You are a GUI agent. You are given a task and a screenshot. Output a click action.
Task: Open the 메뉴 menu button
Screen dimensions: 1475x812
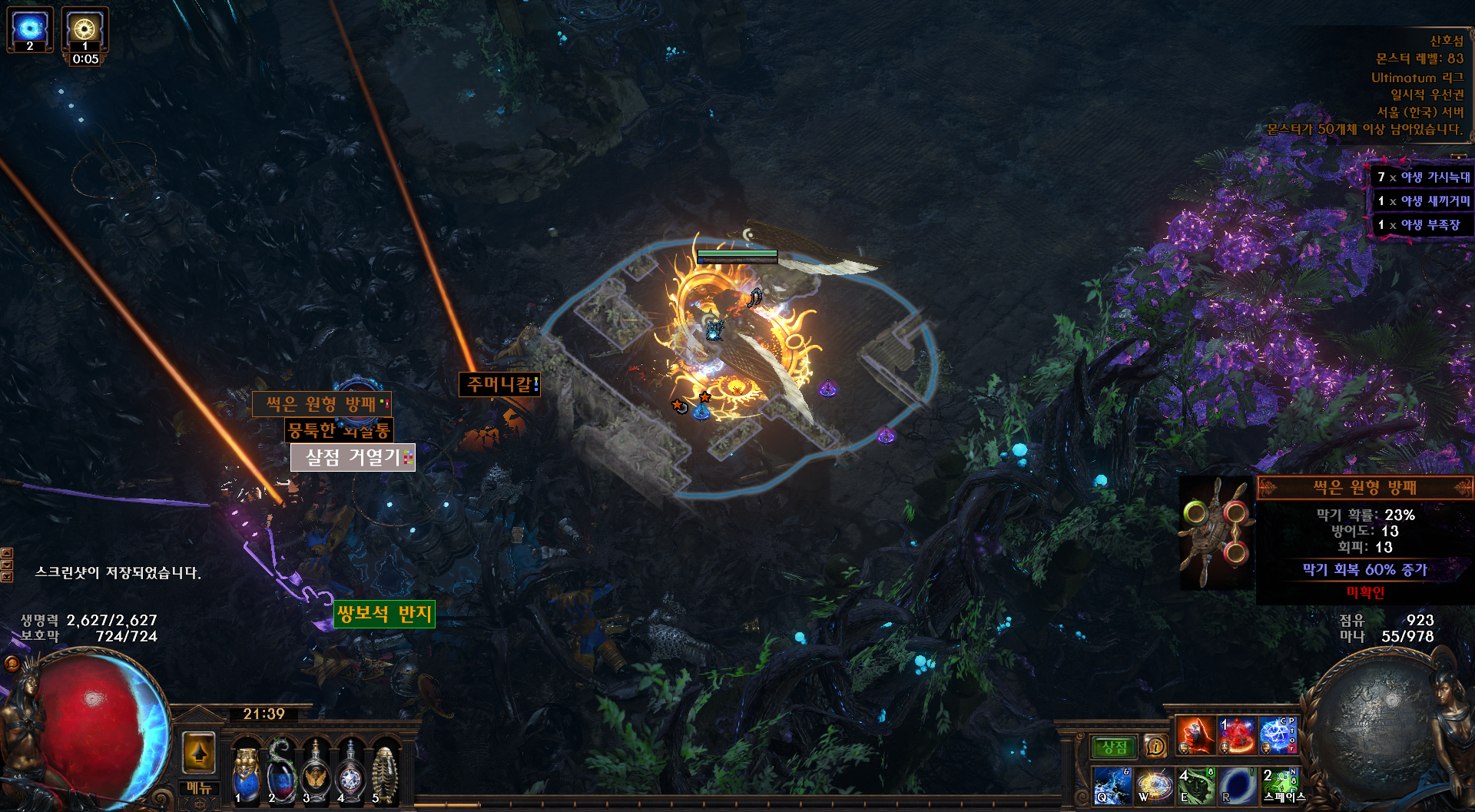coord(199,787)
